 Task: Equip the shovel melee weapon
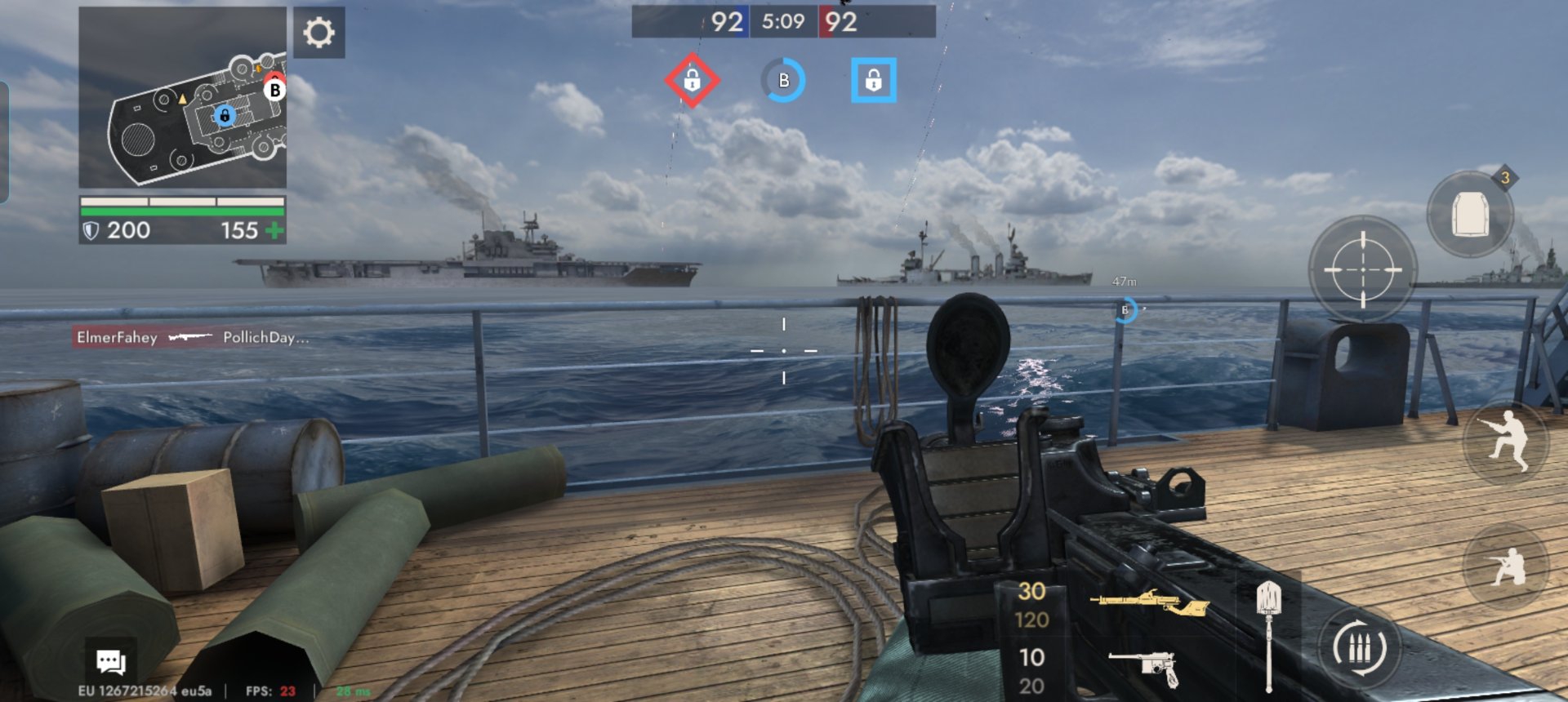tap(1268, 635)
